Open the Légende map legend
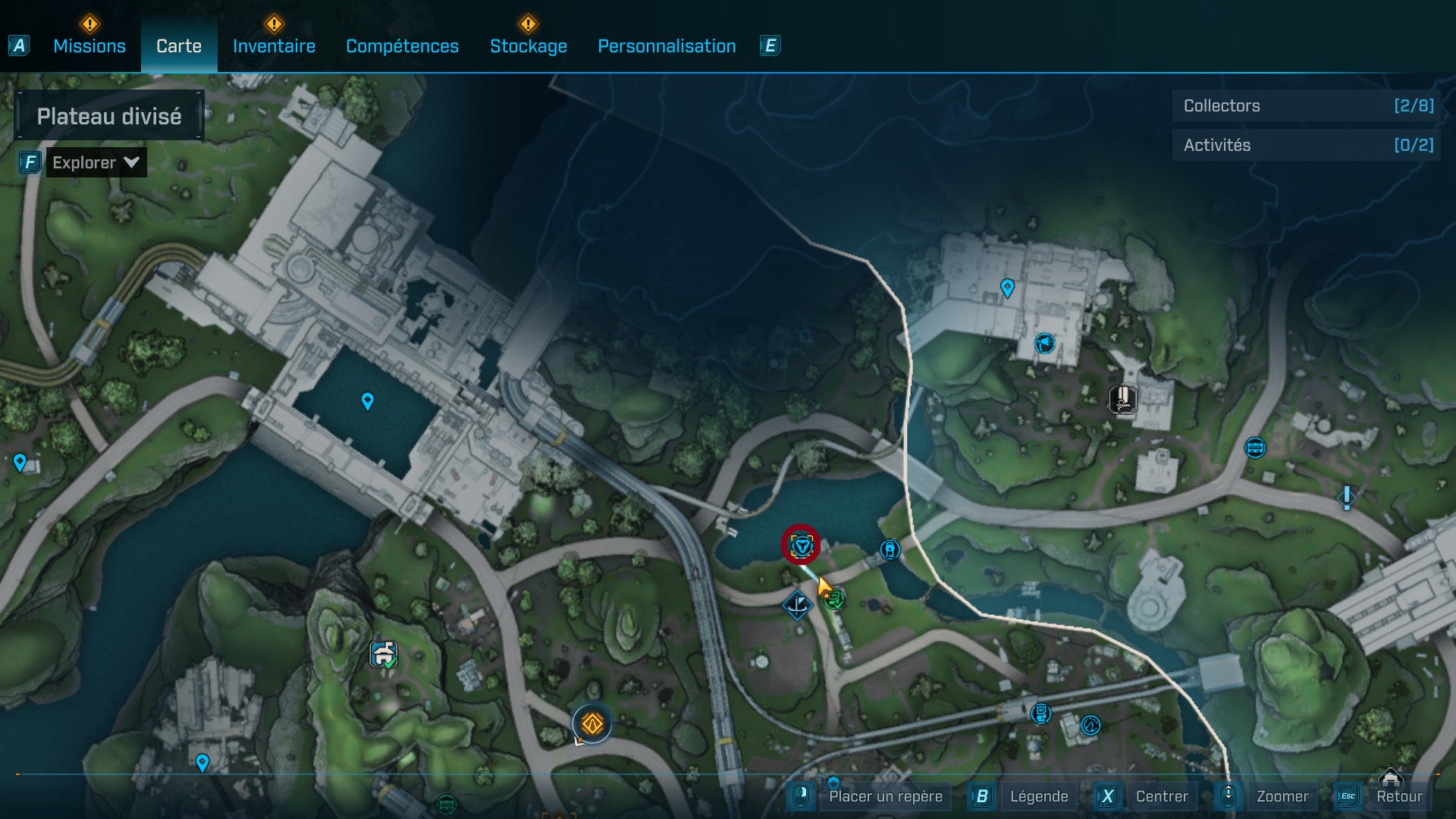The height and width of the screenshot is (819, 1456). (1038, 796)
